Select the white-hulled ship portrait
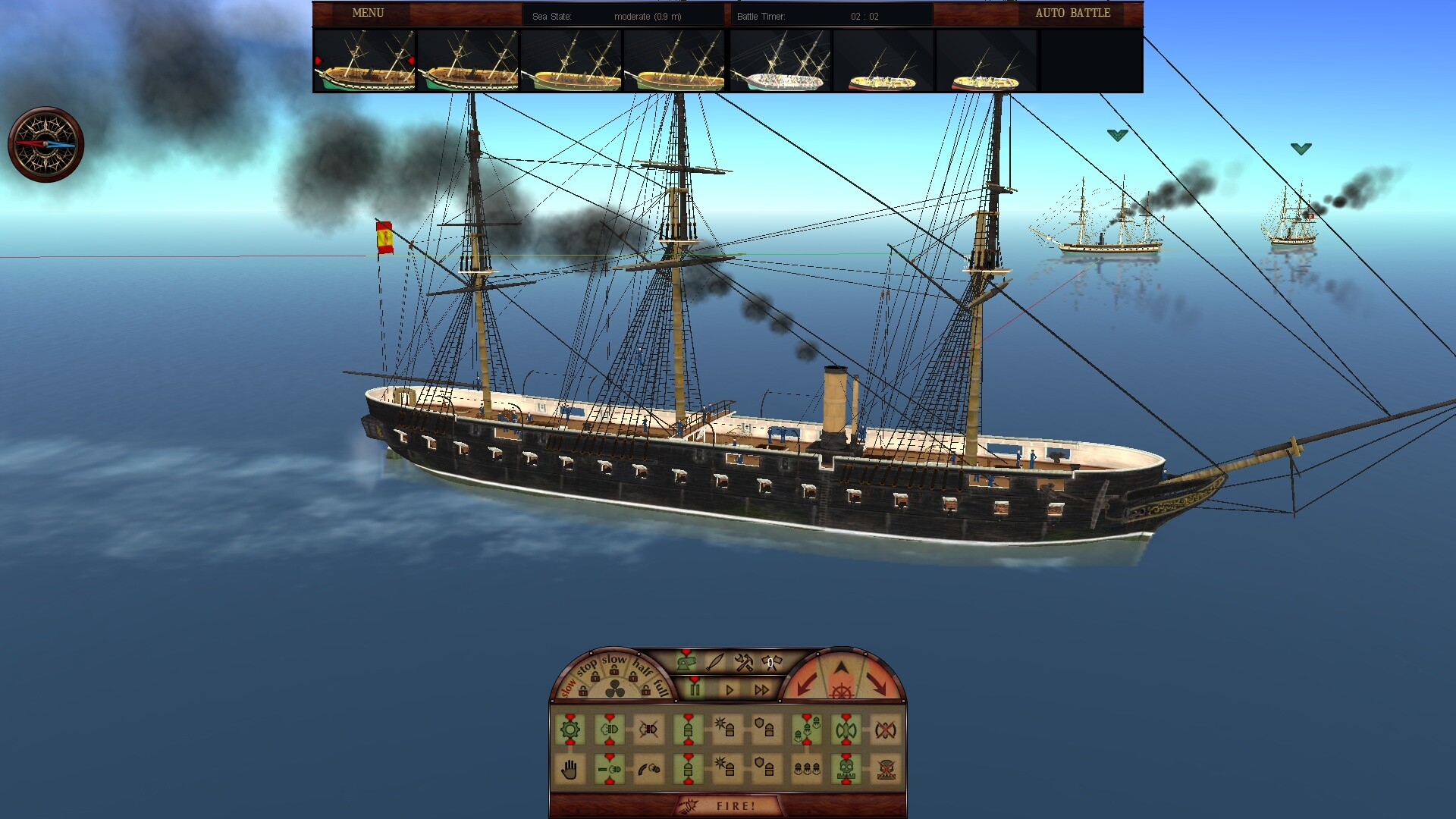Viewport: 1456px width, 819px height. click(780, 61)
